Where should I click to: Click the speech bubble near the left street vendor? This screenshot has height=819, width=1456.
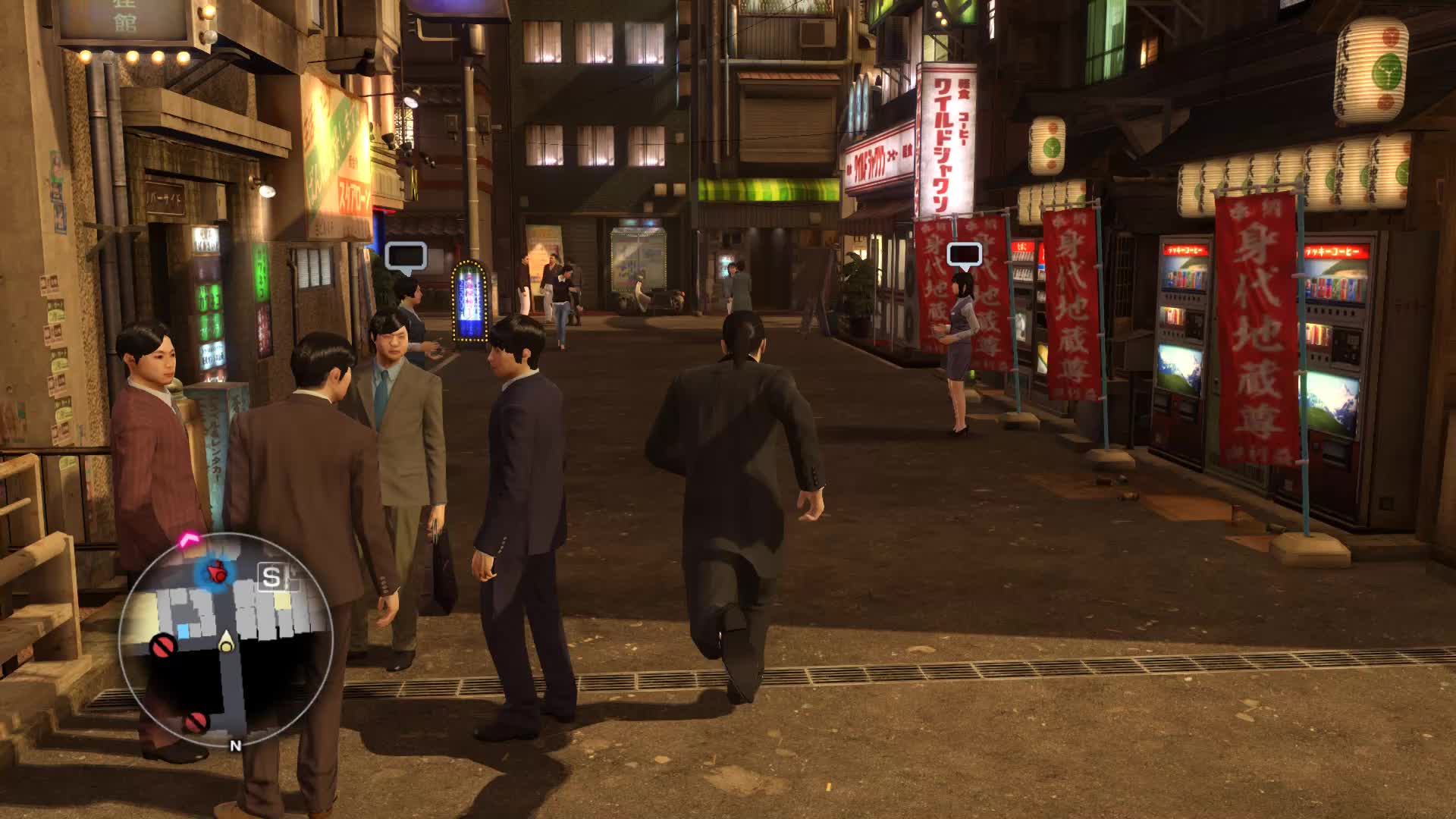[407, 255]
